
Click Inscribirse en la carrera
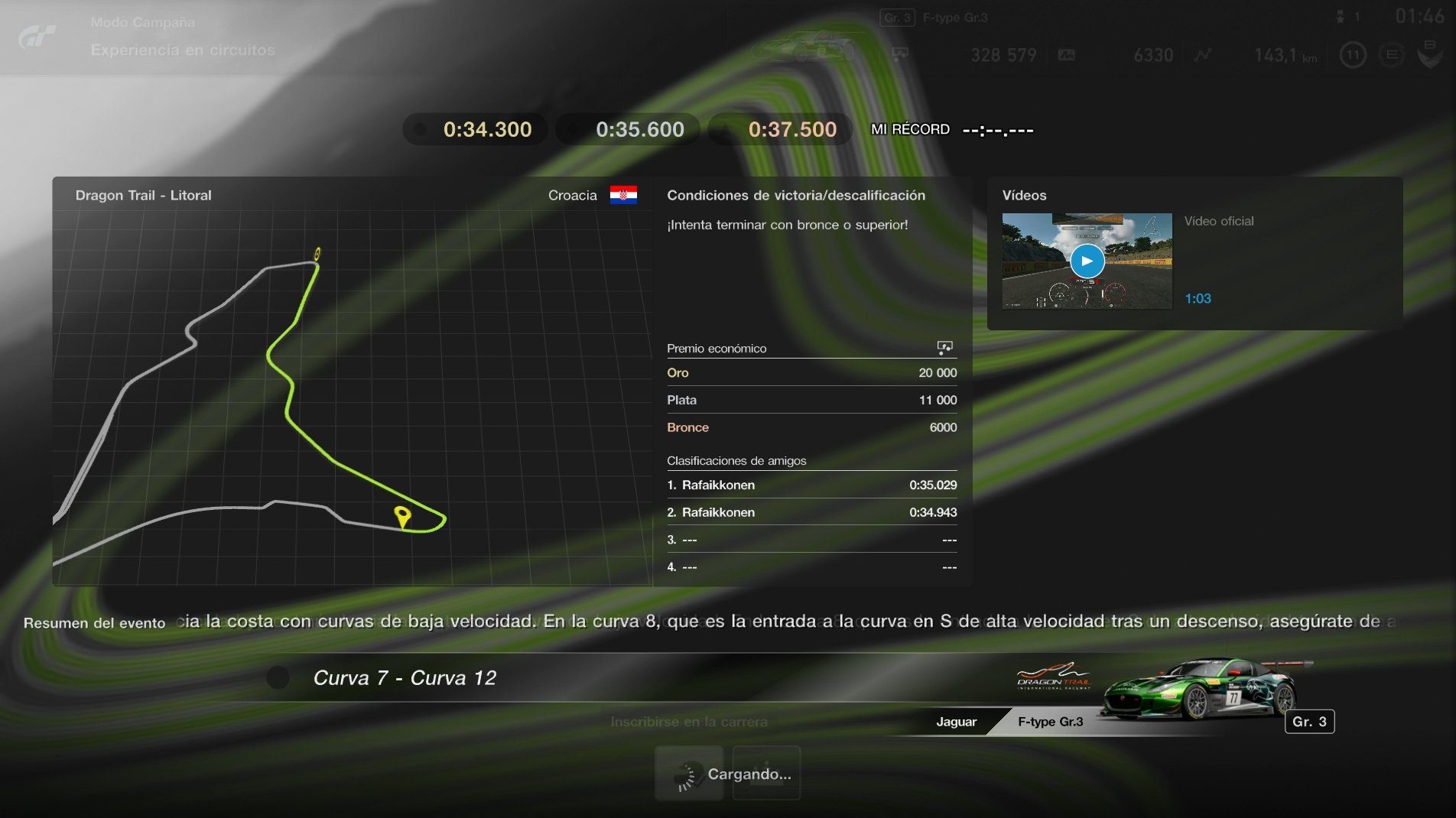(689, 722)
